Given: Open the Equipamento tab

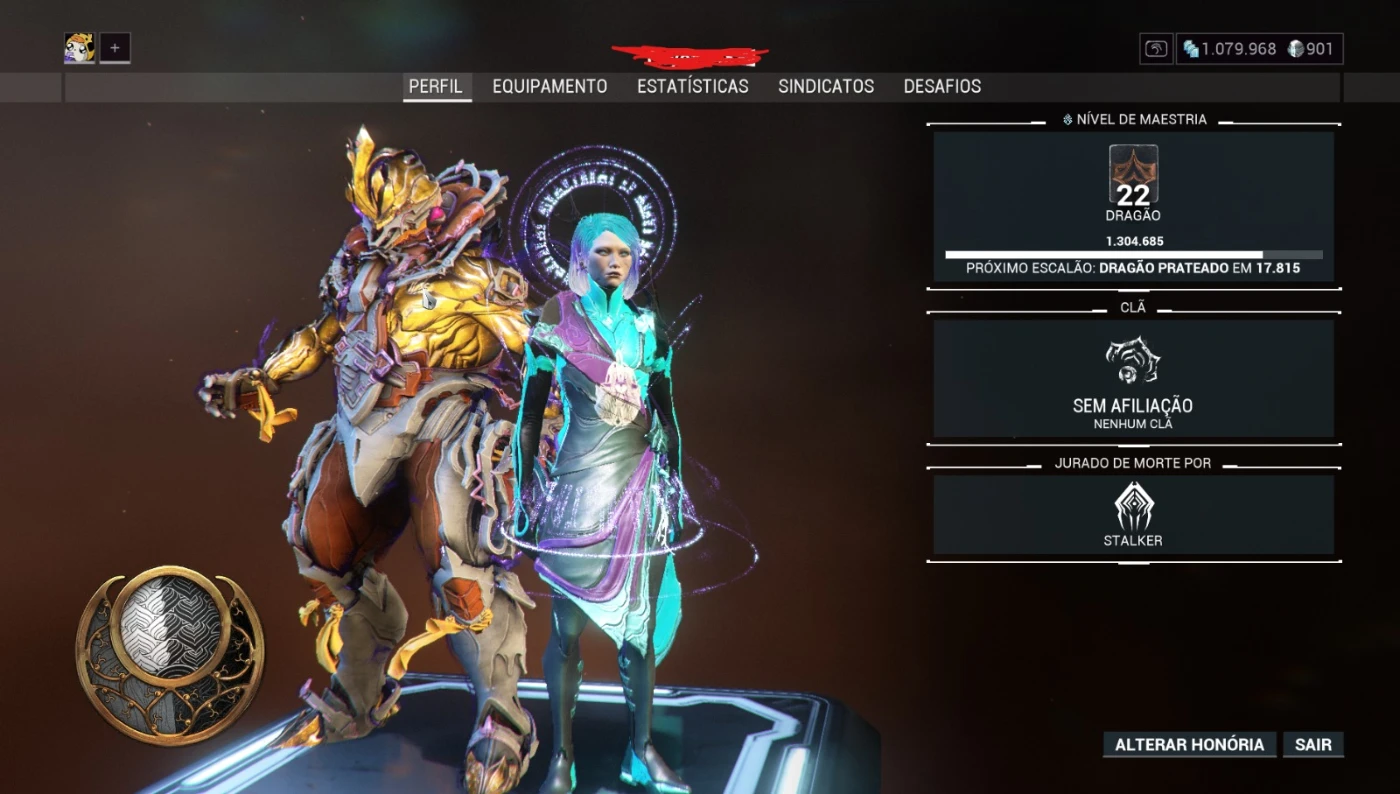Looking at the screenshot, I should pos(549,87).
